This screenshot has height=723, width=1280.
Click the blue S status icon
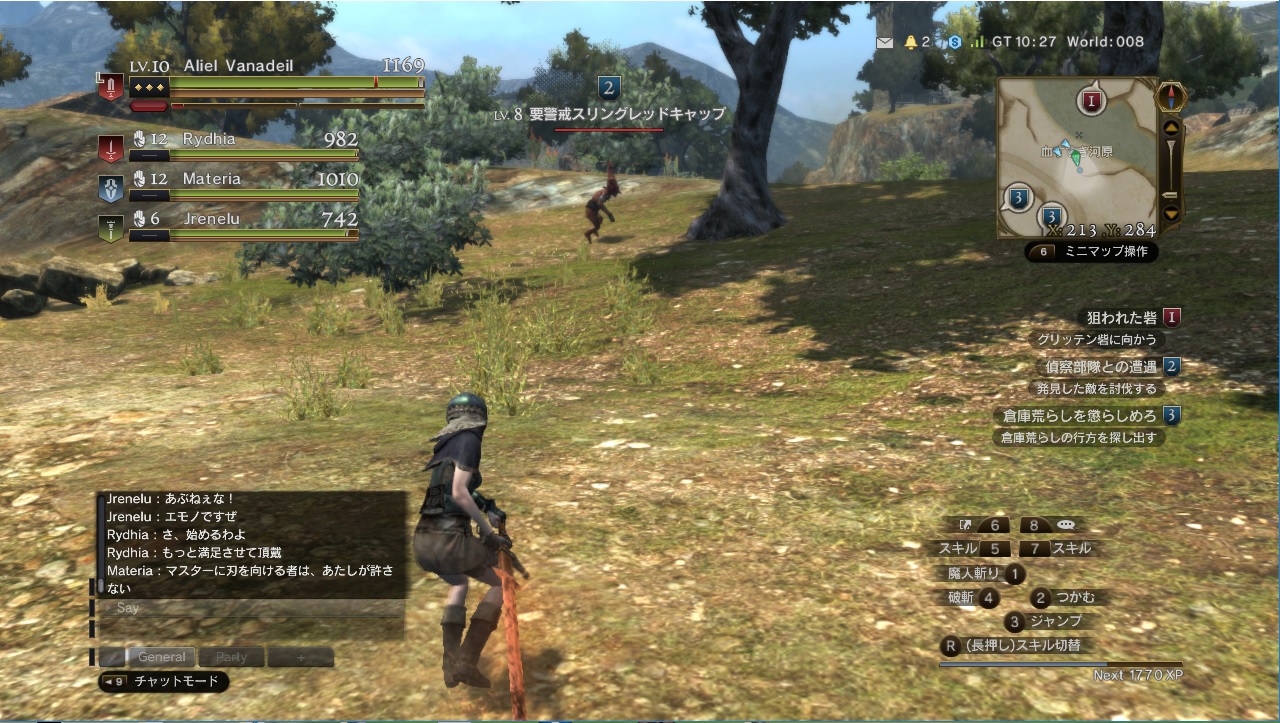coord(955,42)
